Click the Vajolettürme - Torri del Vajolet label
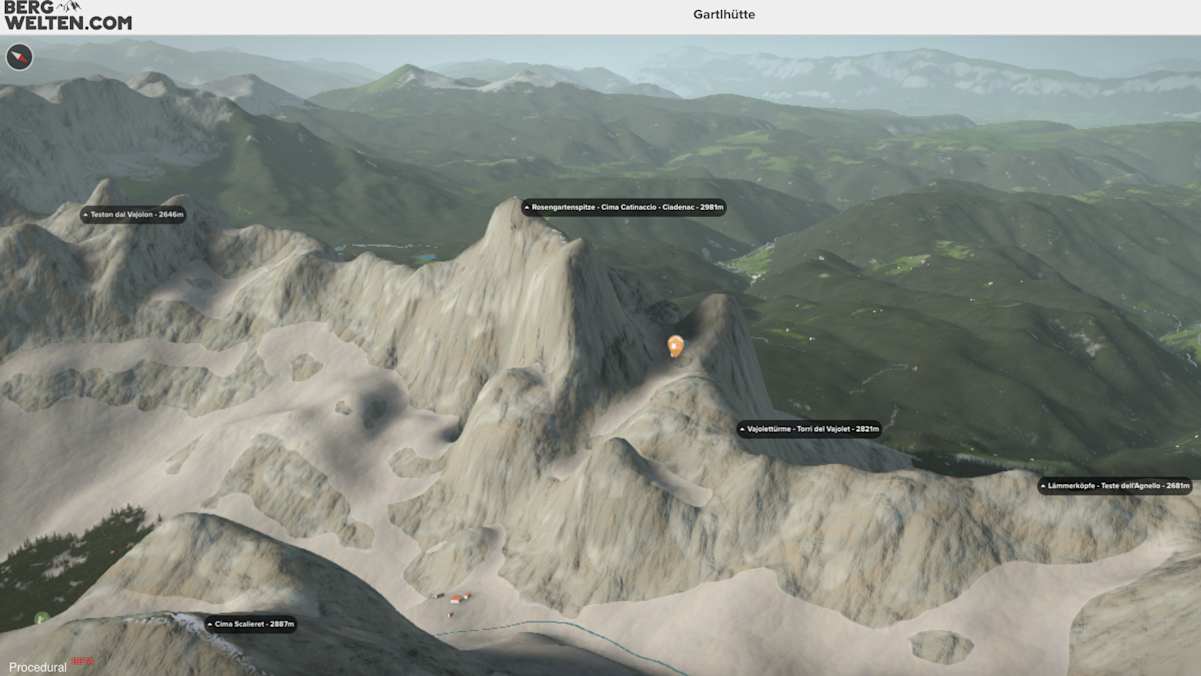This screenshot has width=1201, height=676. 809,429
